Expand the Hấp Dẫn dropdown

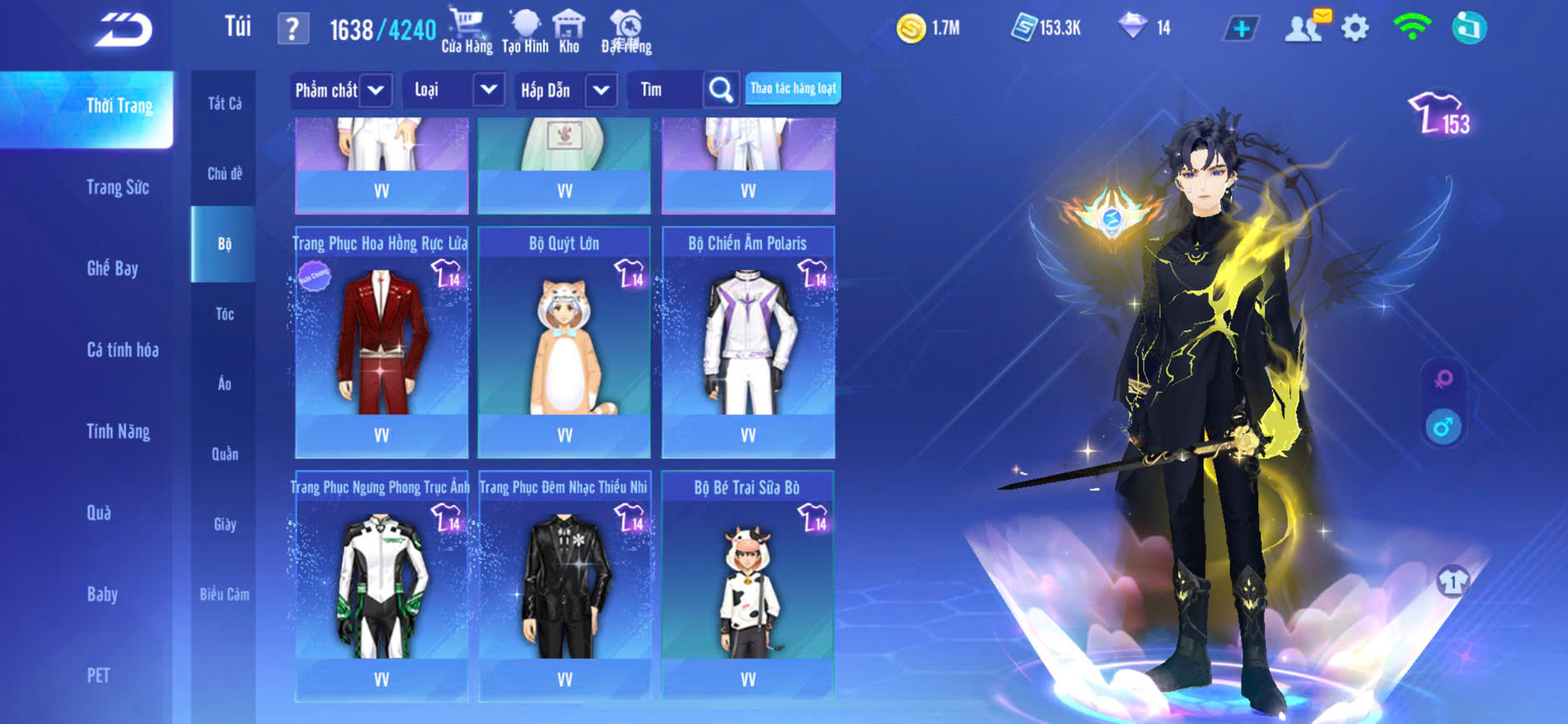[601, 90]
